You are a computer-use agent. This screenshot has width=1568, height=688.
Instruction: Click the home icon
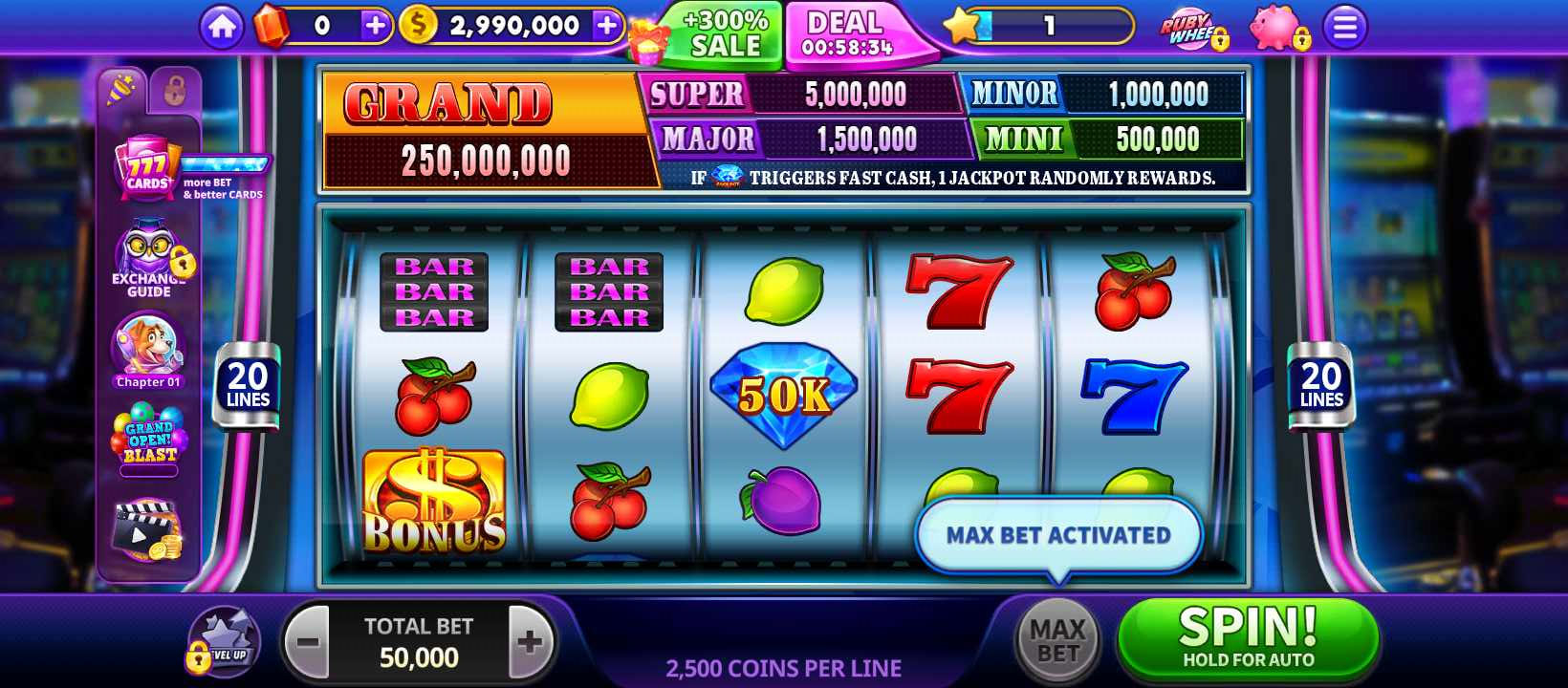(222, 26)
